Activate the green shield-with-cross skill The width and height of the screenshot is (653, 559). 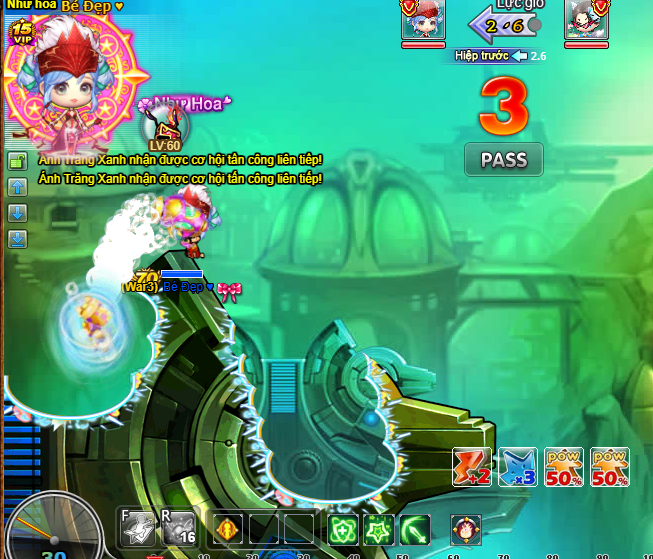[x=343, y=528]
